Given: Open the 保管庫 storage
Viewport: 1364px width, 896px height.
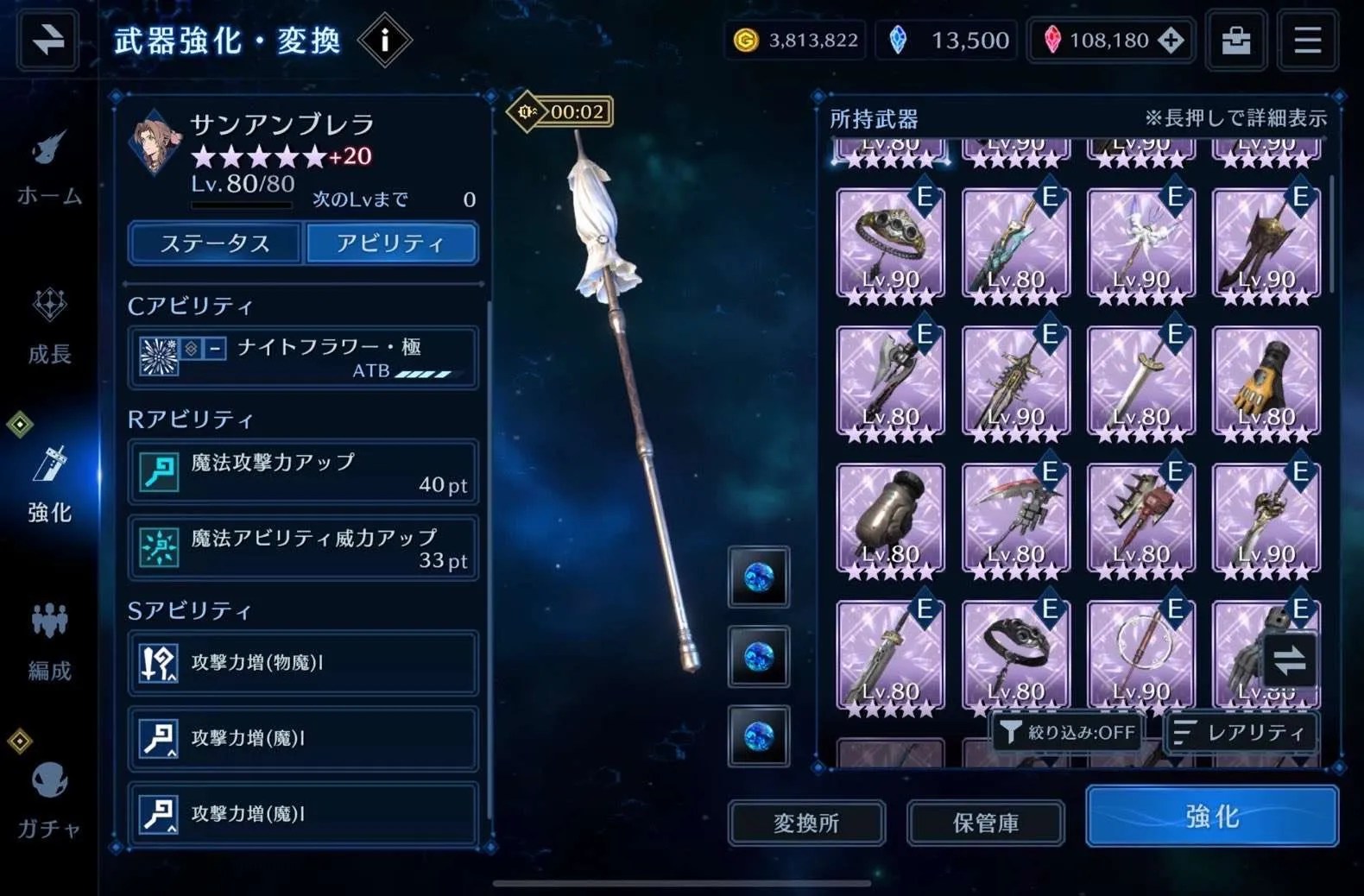Looking at the screenshot, I should [985, 823].
